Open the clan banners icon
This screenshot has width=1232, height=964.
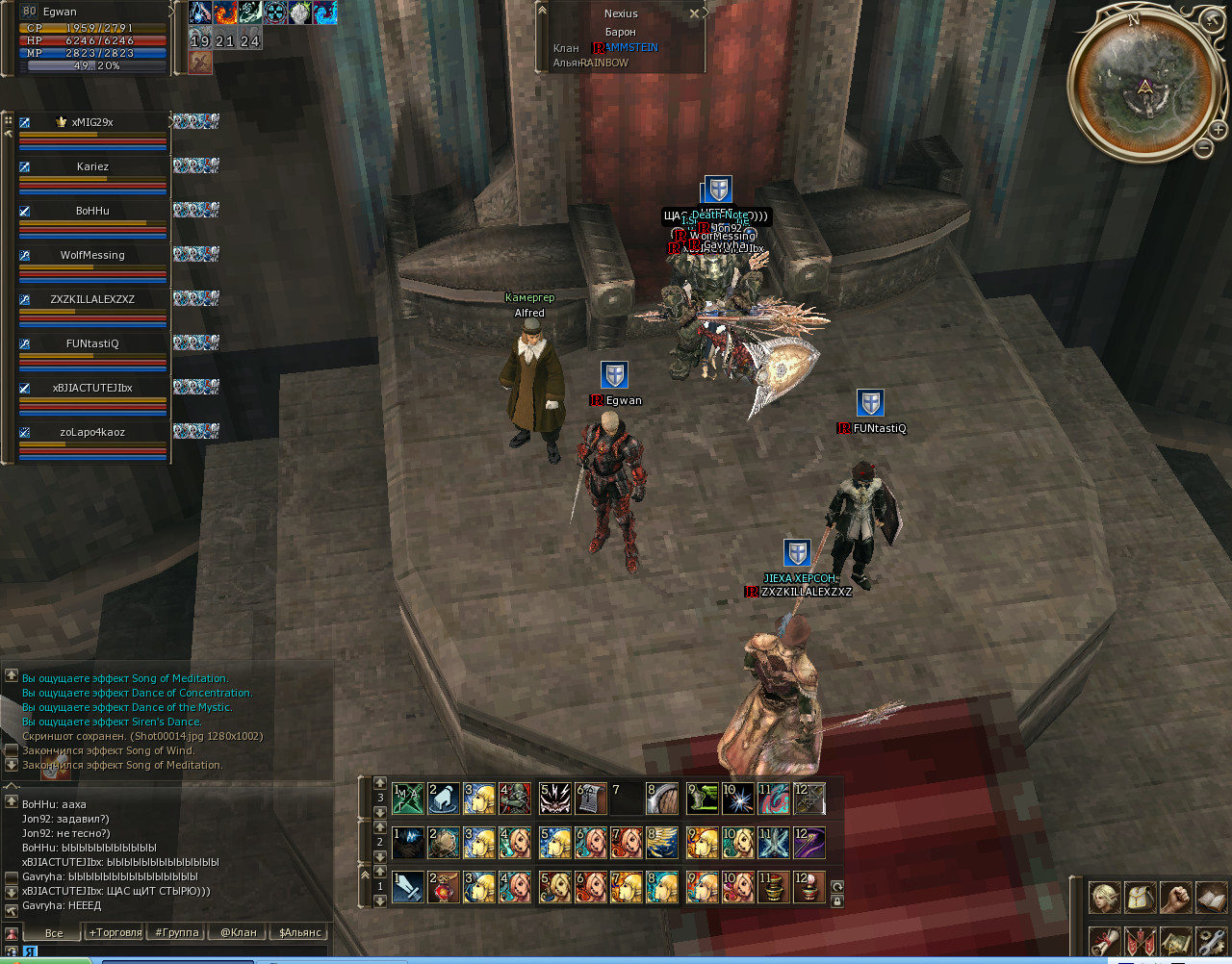(x=1140, y=940)
